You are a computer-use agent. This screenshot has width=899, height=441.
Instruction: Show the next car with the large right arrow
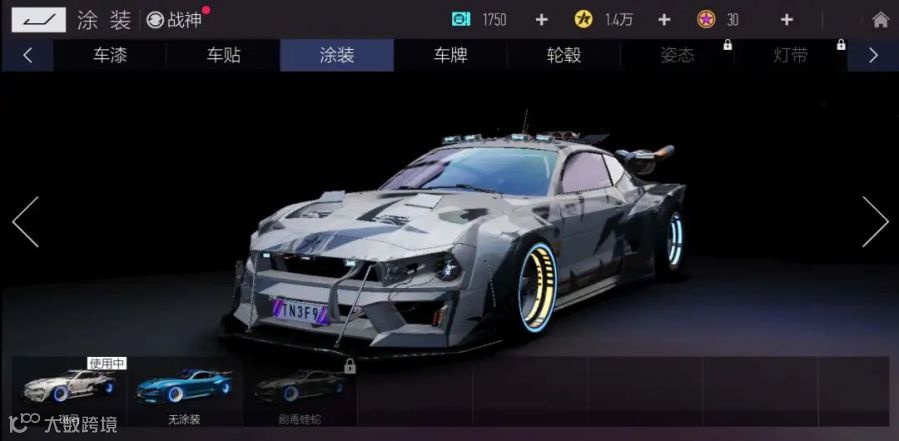[x=874, y=222]
